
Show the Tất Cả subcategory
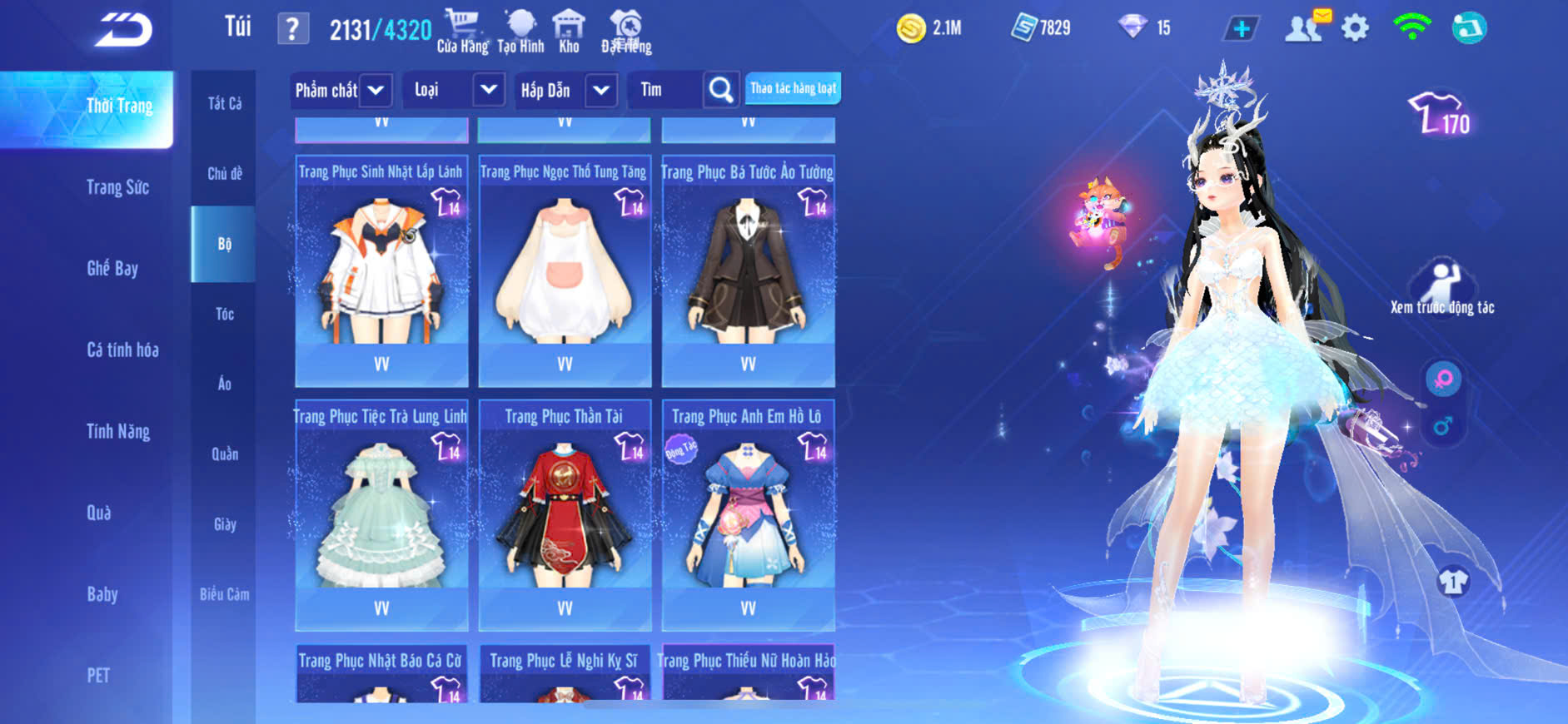click(x=225, y=103)
